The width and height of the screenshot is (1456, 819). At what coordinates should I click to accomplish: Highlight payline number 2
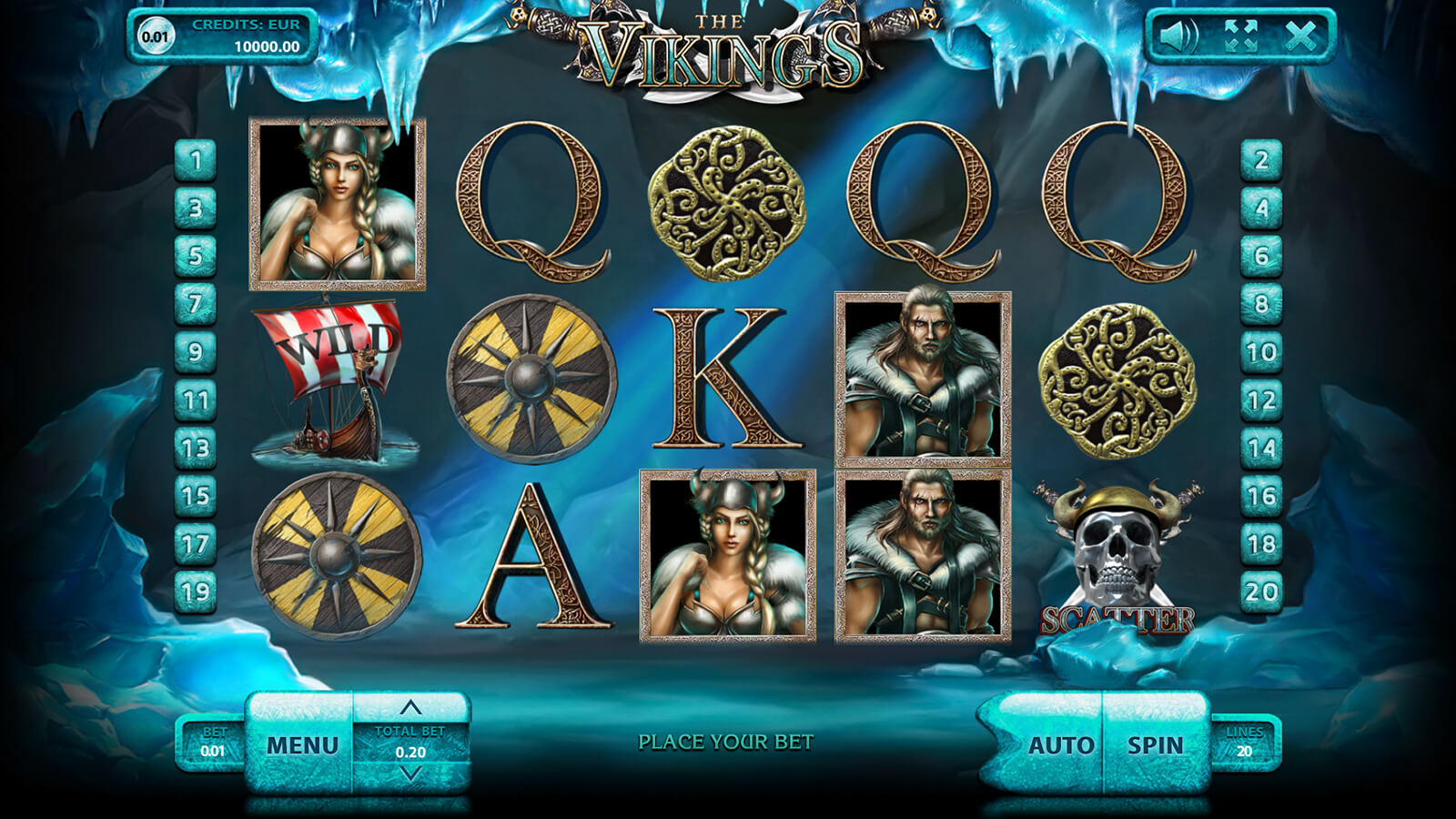pyautogui.click(x=1261, y=161)
